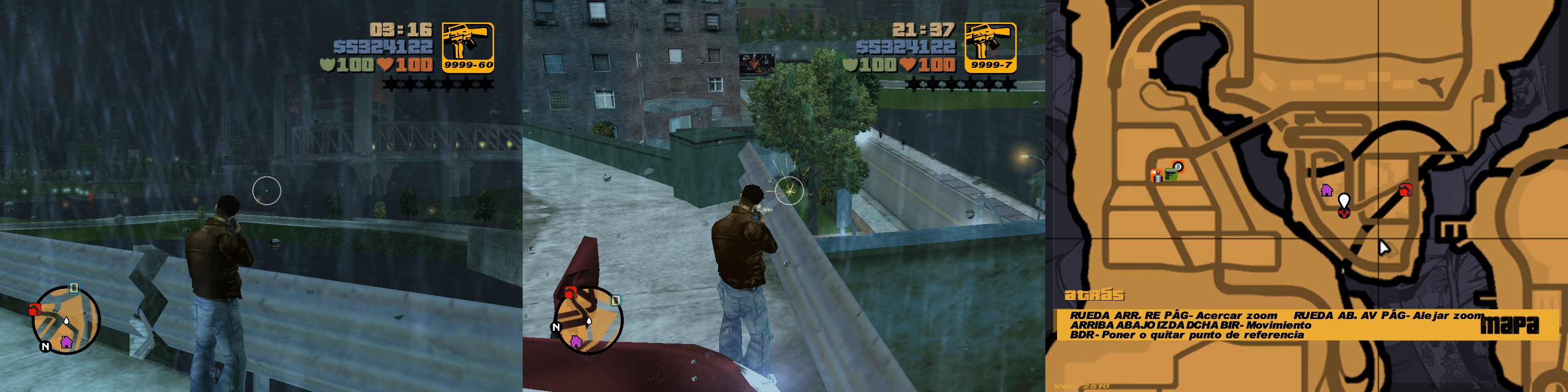This screenshot has width=1568, height=392.
Task: Select the M16 weapon icon showing 9999-60
Action: tap(468, 47)
